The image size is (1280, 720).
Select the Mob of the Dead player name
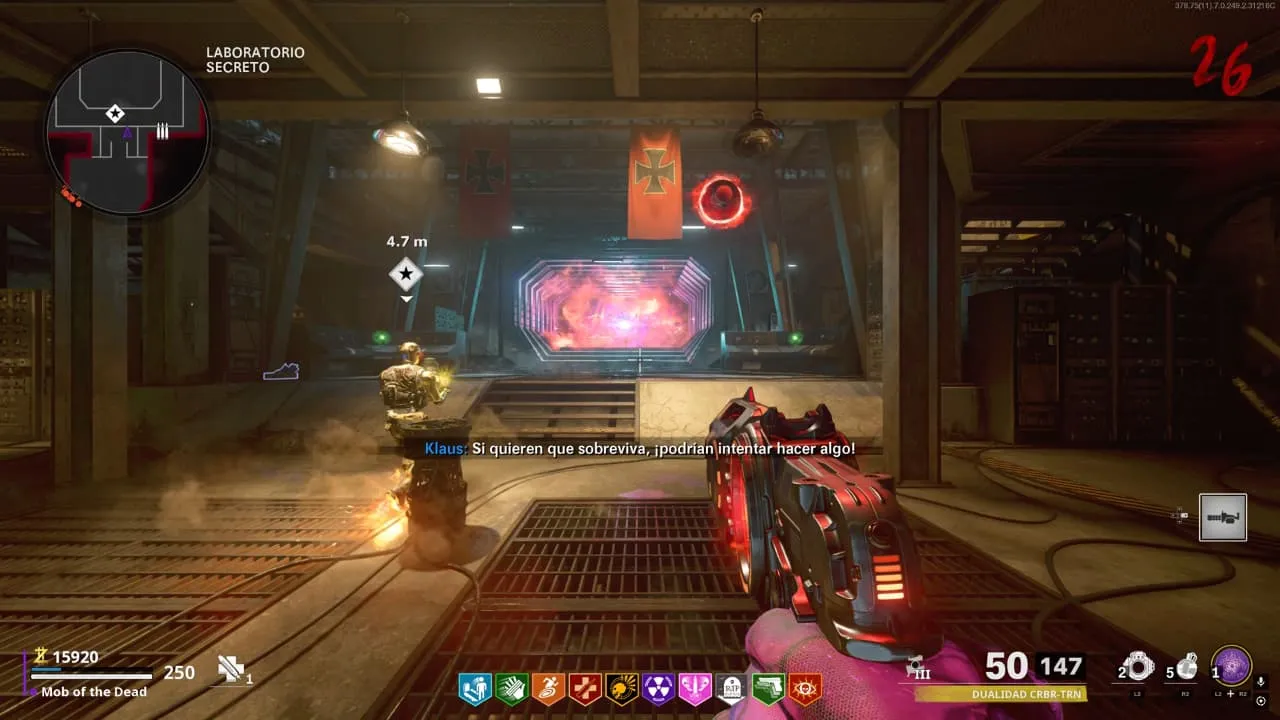94,692
